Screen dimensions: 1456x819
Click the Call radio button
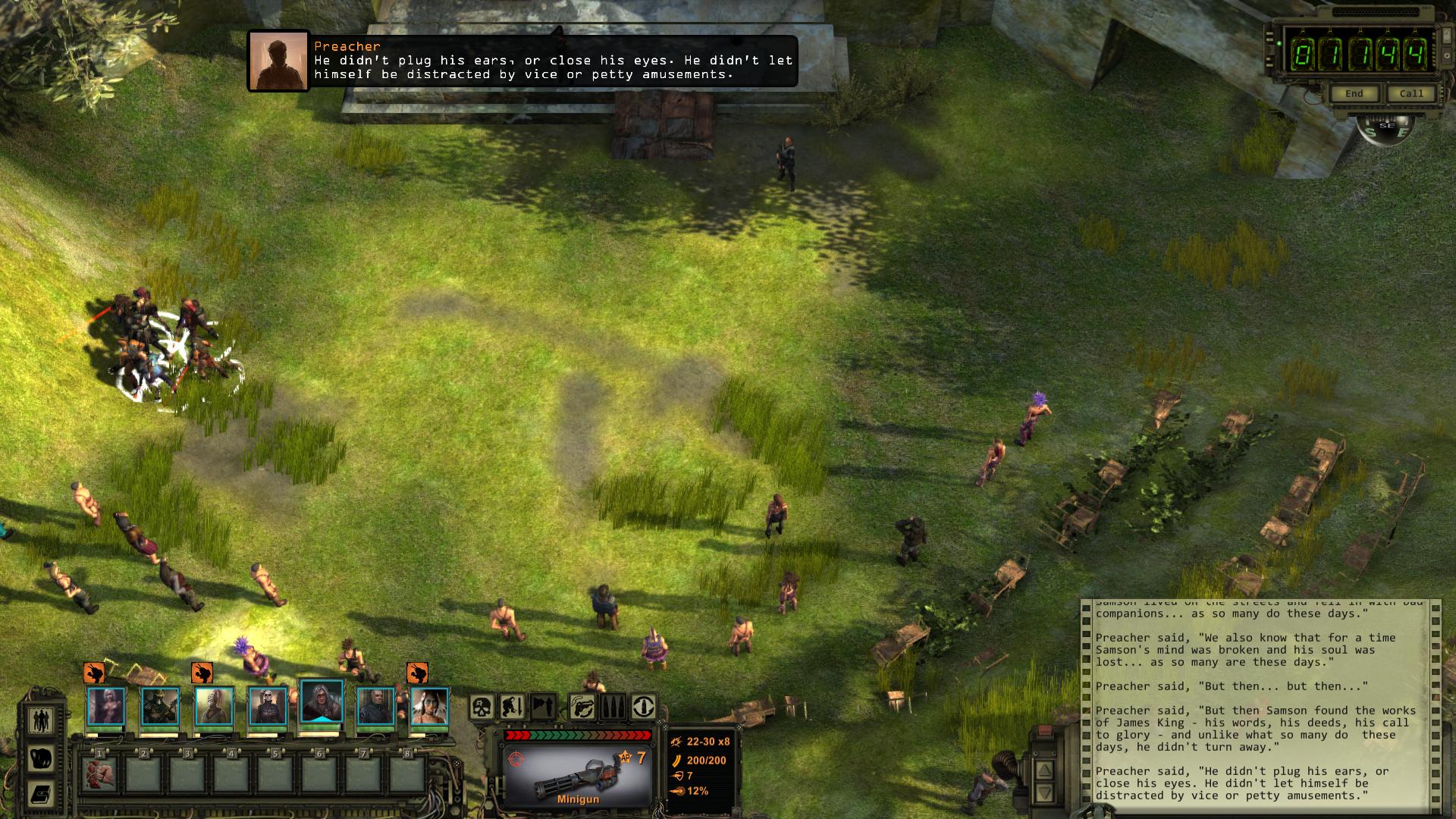coord(1410,94)
